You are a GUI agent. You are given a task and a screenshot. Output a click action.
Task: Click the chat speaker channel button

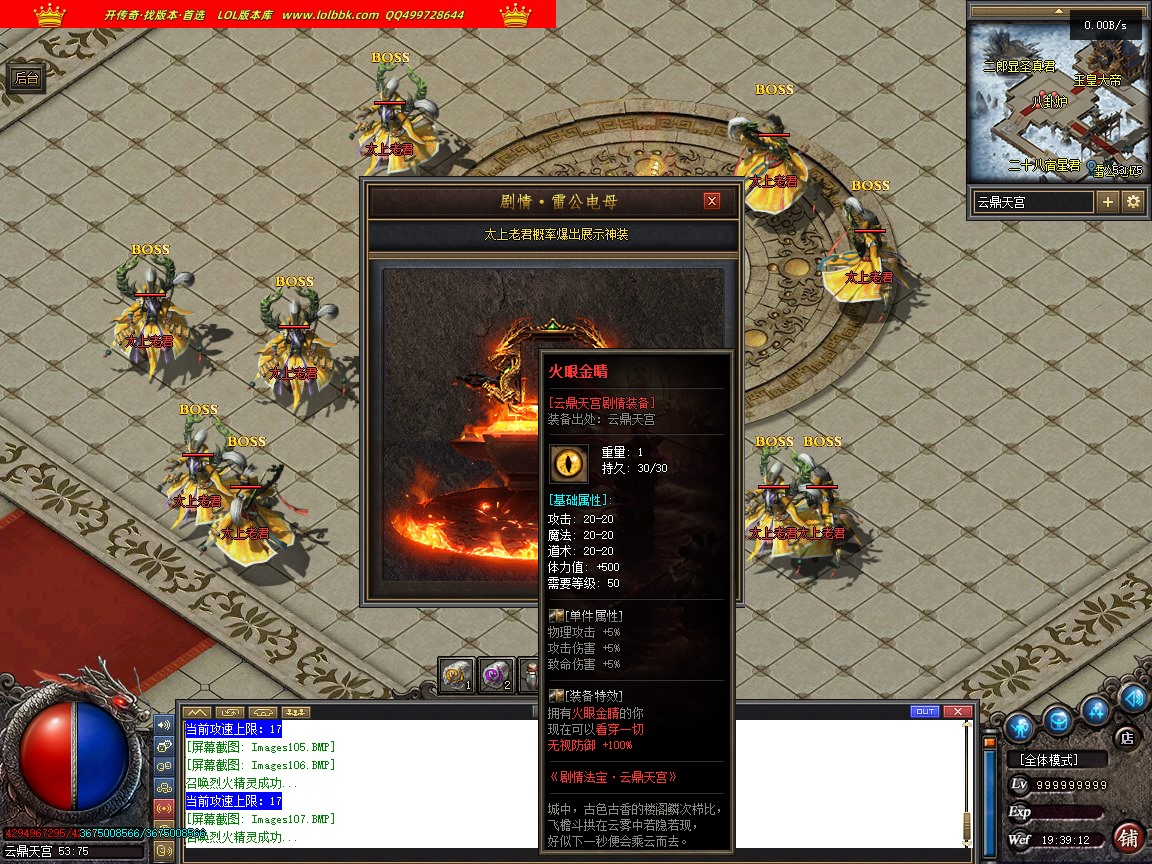(164, 724)
